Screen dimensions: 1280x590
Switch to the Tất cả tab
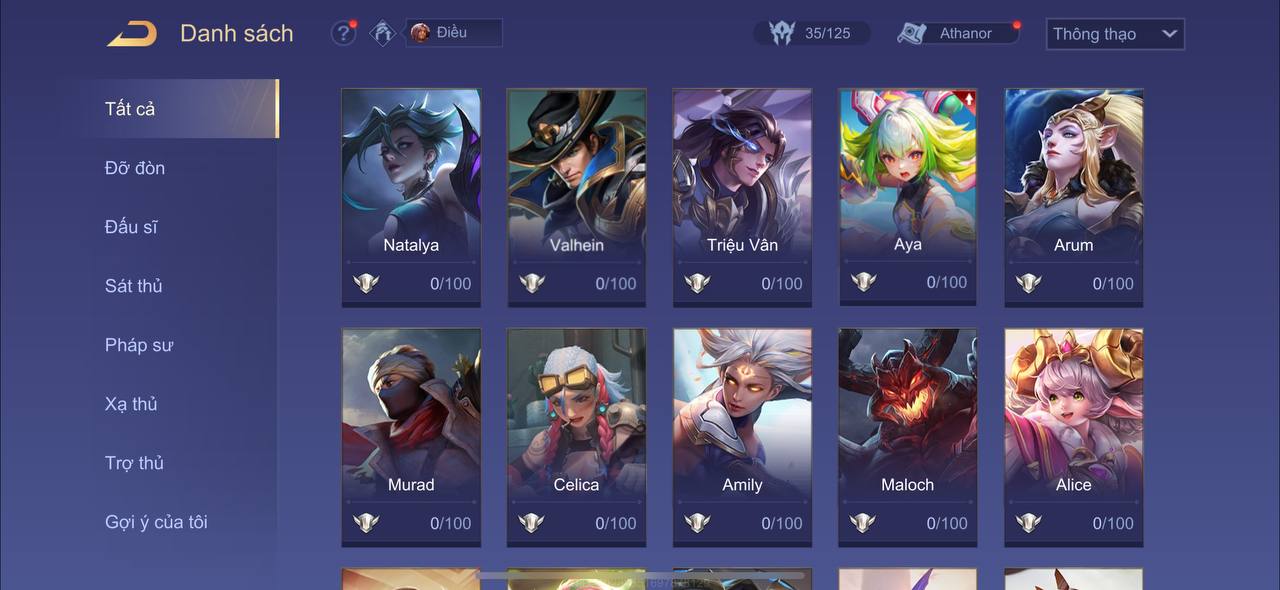tap(130, 109)
